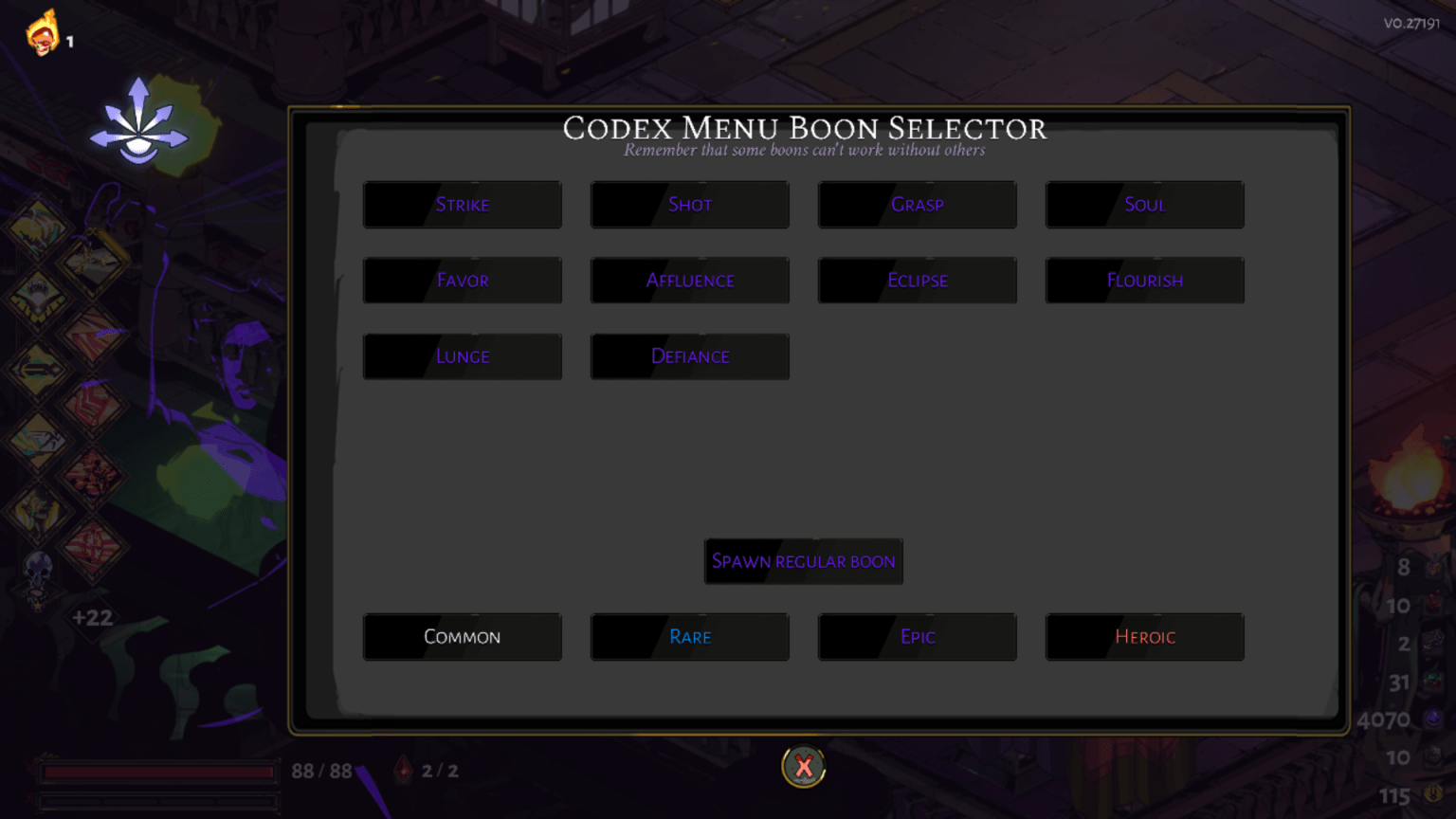The height and width of the screenshot is (819, 1456).
Task: Select the Soul boon slot entry
Action: click(x=1144, y=205)
